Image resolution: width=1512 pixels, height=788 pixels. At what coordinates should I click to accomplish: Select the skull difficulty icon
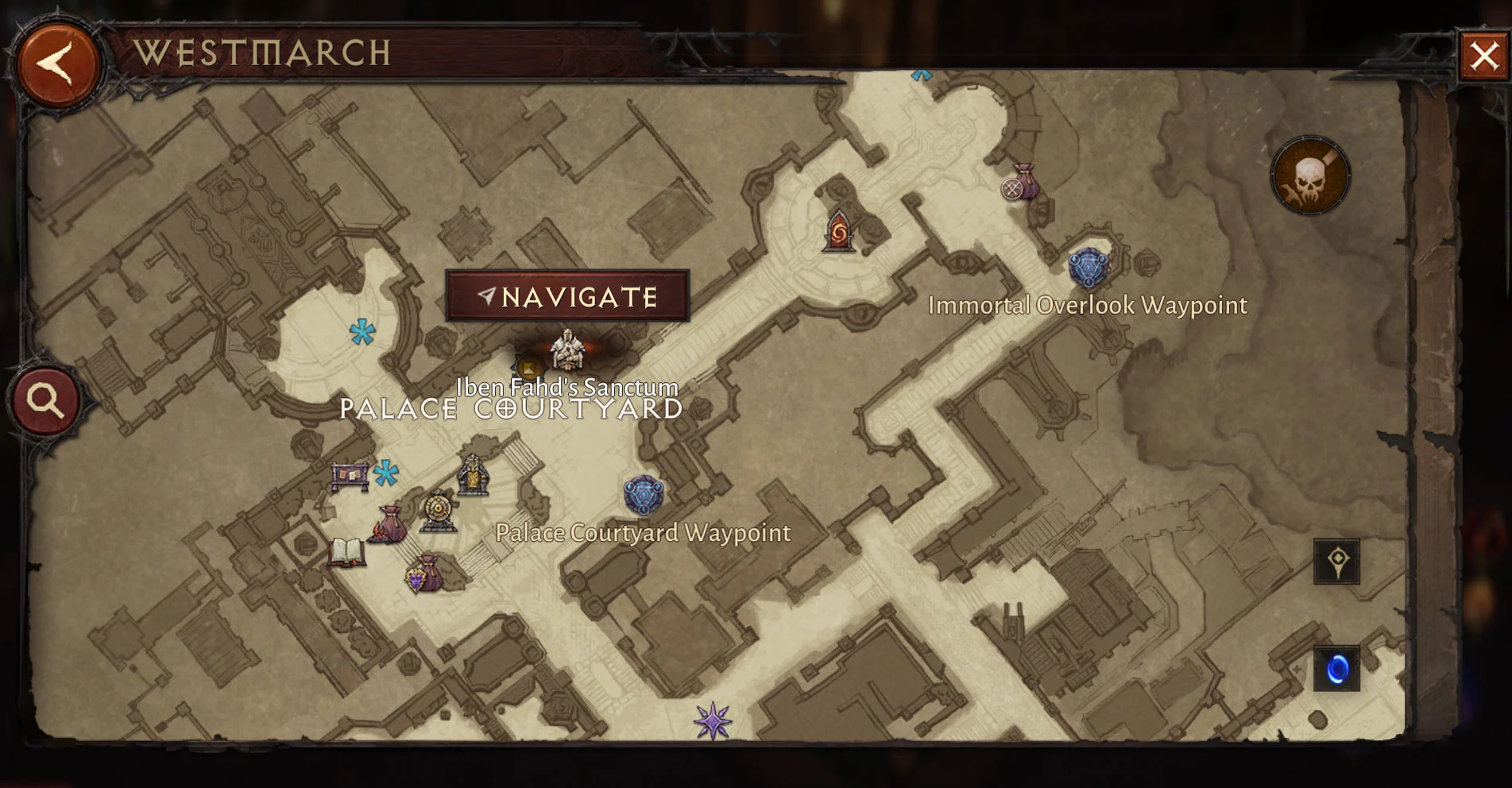point(1309,176)
